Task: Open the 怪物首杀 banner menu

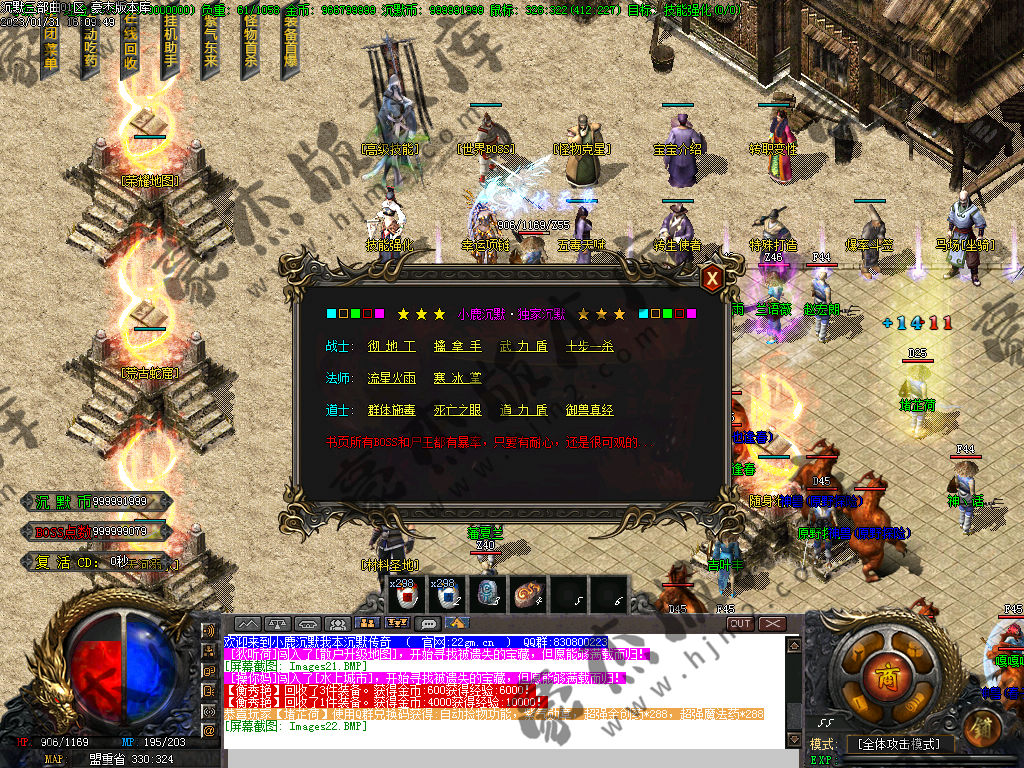Action: tap(250, 45)
